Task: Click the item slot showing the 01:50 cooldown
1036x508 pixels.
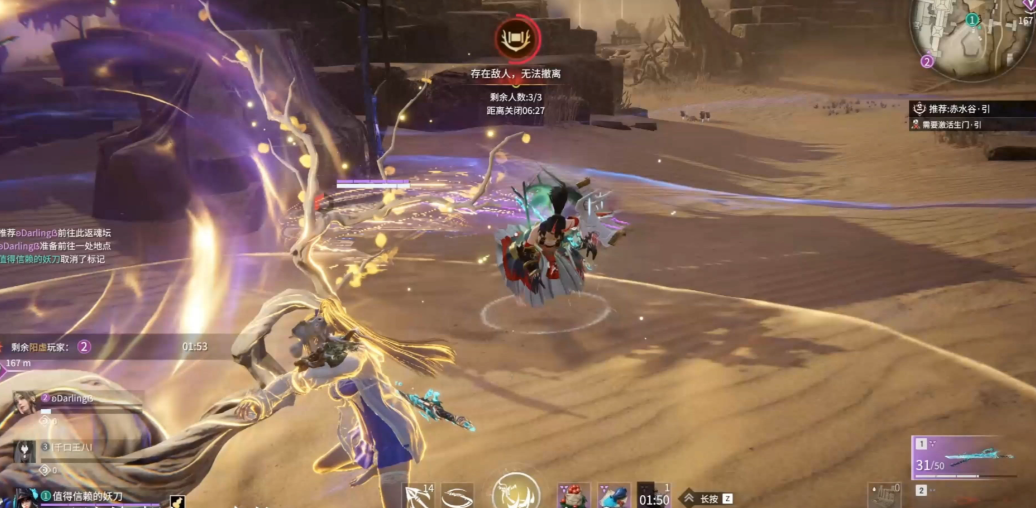Action: [654, 495]
